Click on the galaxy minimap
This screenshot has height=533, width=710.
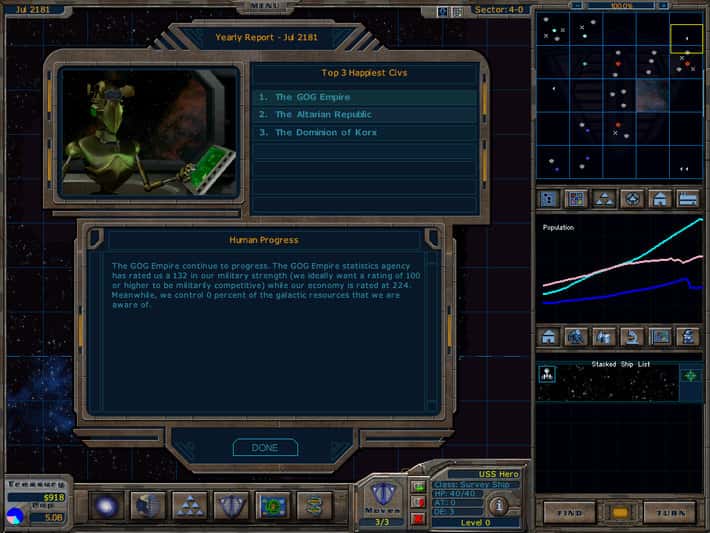pyautogui.click(x=620, y=94)
